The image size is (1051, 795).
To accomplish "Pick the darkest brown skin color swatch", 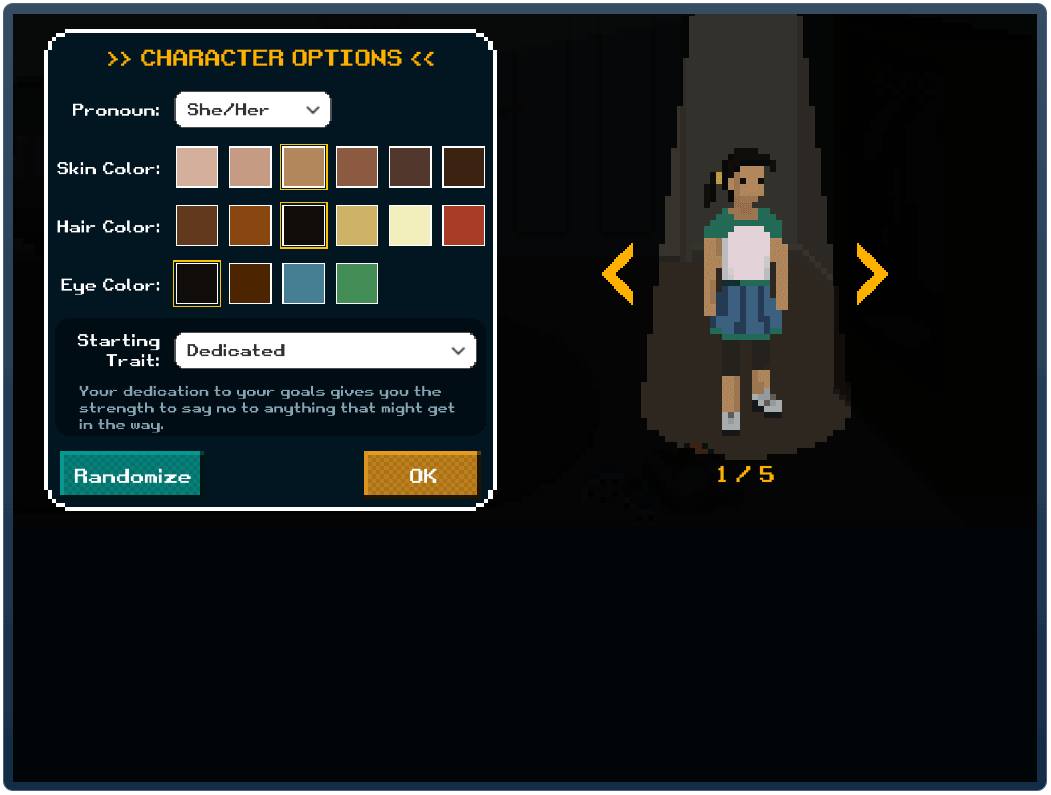I will (463, 167).
